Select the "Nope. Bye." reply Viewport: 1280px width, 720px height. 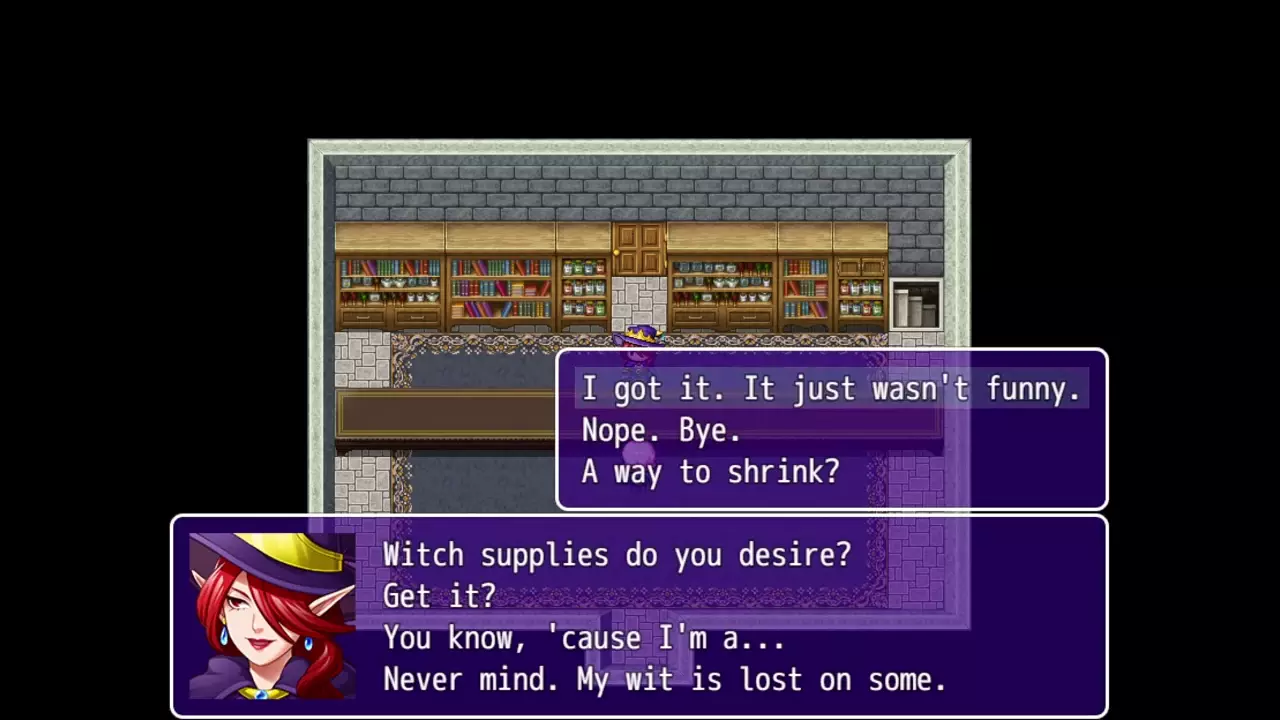tap(662, 431)
